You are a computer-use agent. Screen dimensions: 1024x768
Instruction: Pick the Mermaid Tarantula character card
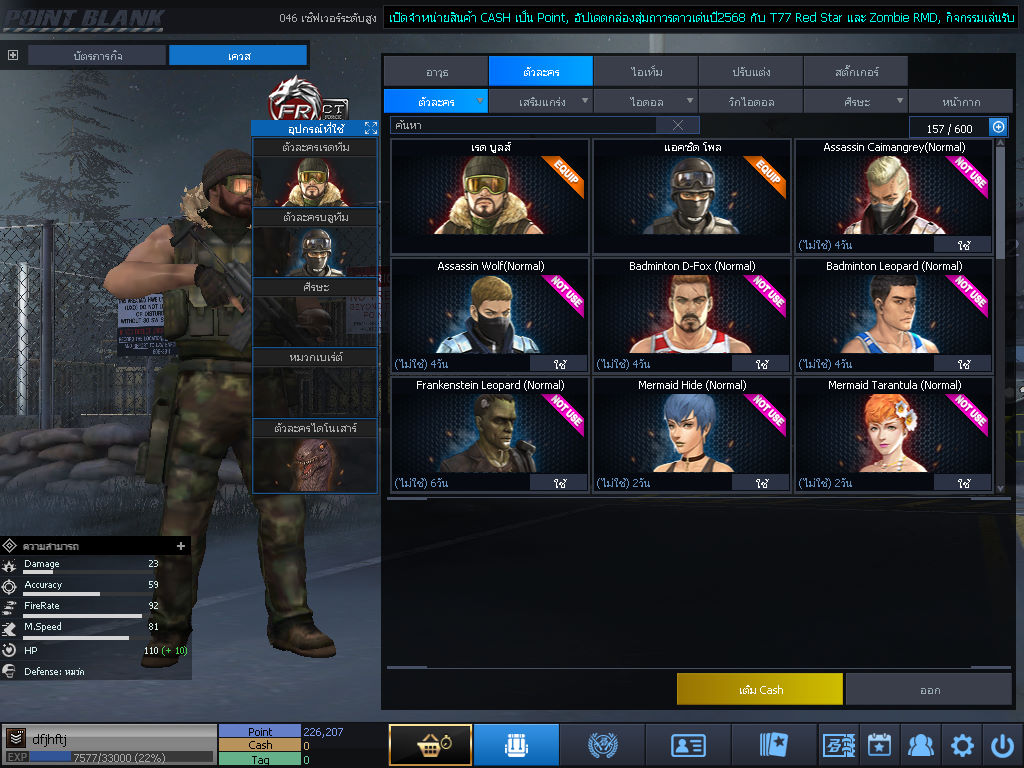click(x=894, y=433)
